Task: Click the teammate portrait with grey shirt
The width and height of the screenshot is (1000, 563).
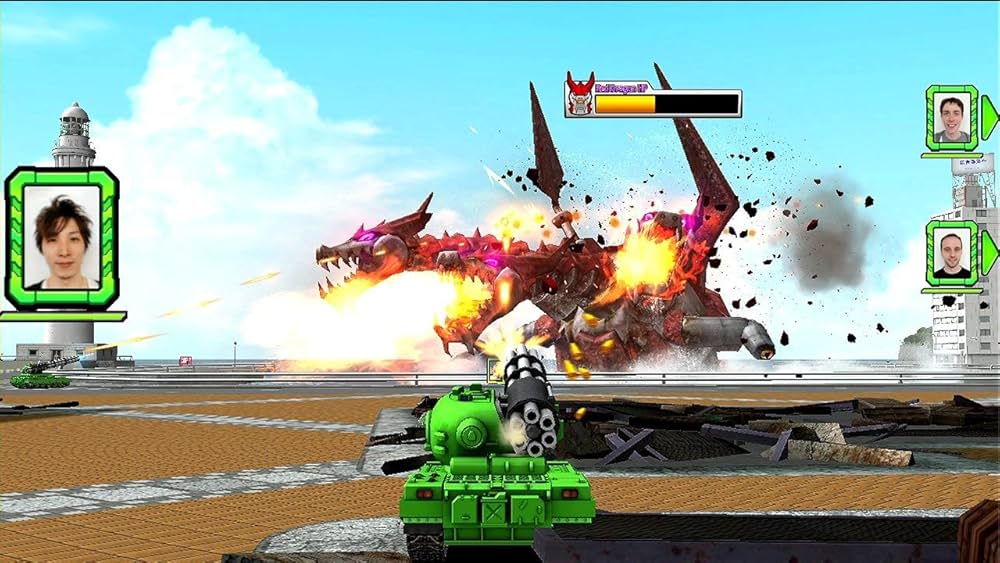Action: [x=951, y=119]
